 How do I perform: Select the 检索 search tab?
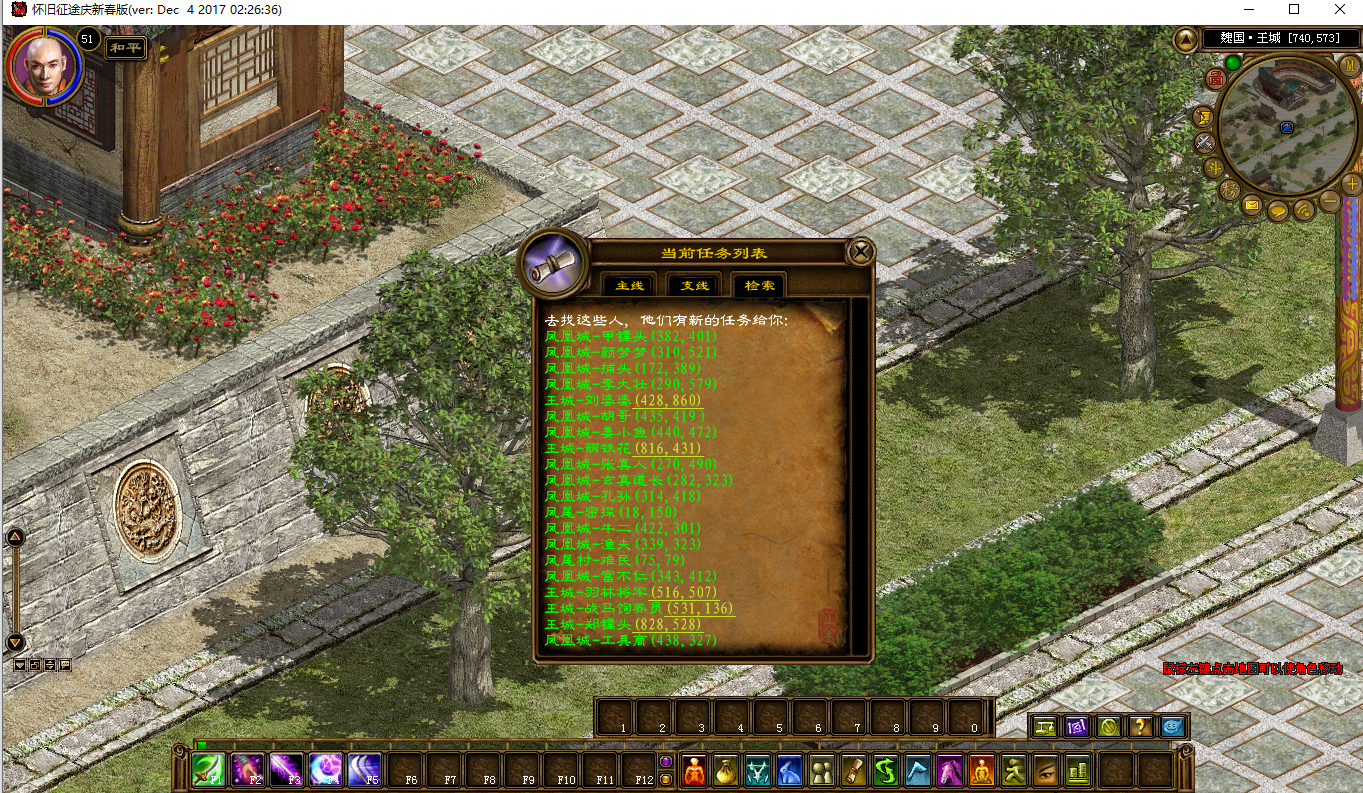tap(759, 285)
